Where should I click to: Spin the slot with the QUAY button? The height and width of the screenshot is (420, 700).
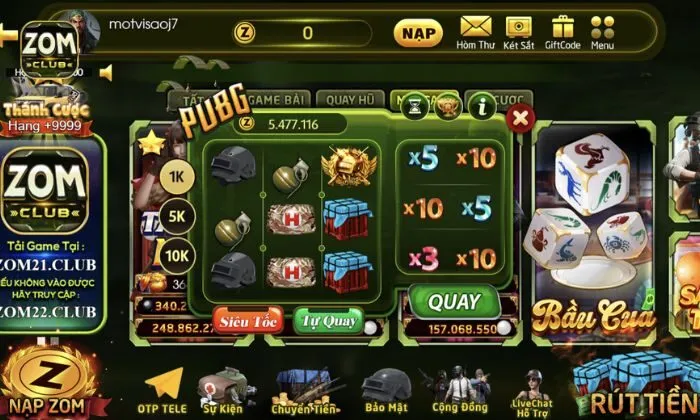455,302
